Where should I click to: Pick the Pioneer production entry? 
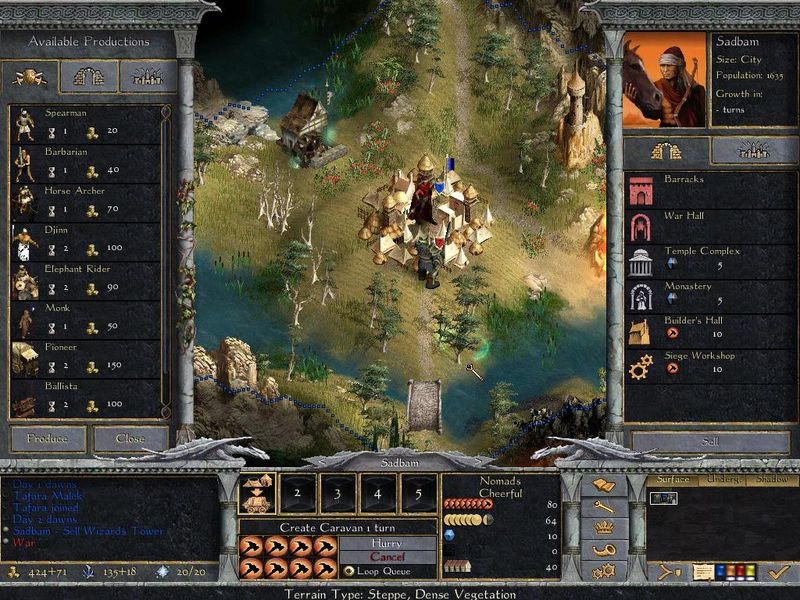coord(85,357)
